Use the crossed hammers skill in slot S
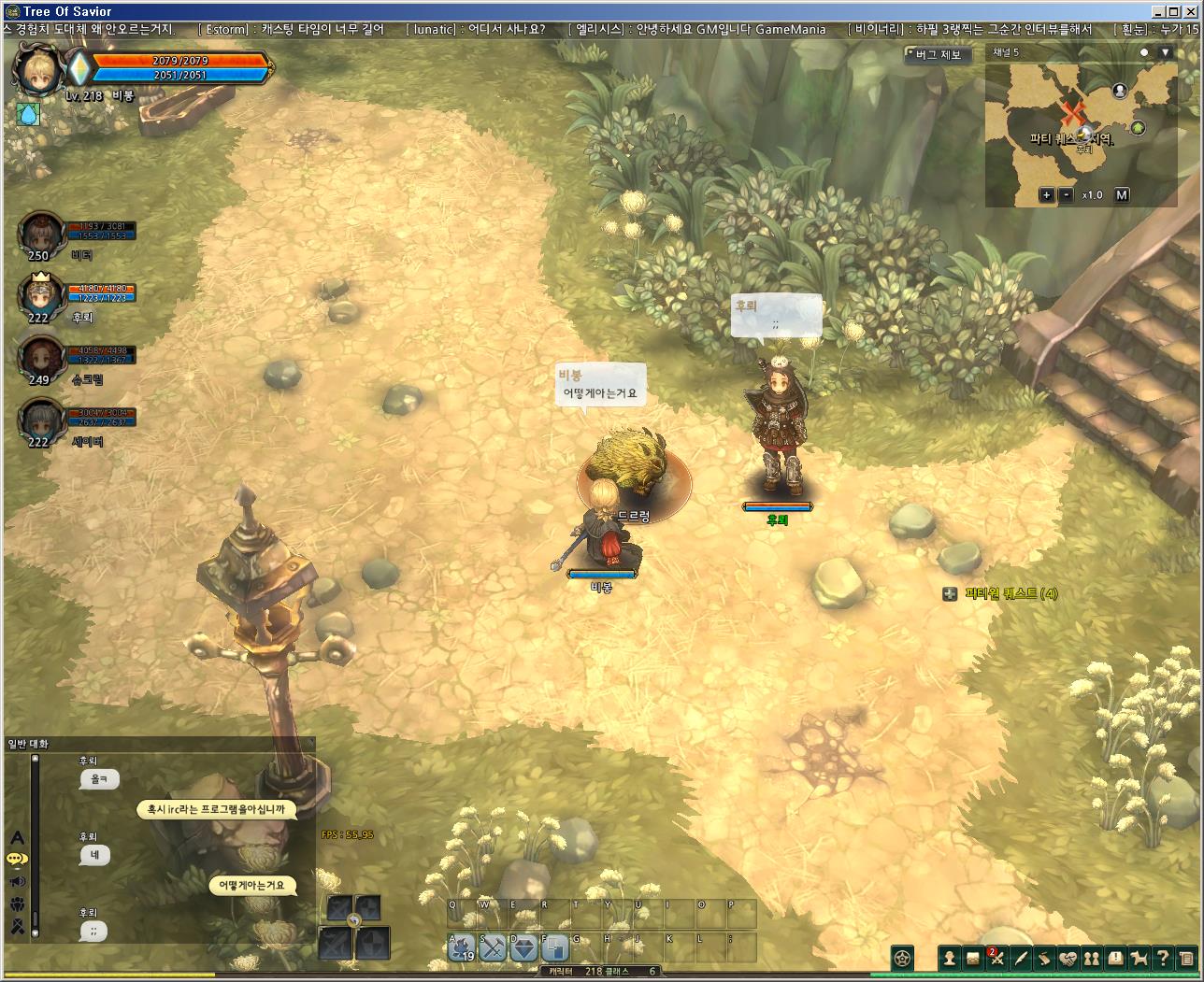 pyautogui.click(x=493, y=946)
